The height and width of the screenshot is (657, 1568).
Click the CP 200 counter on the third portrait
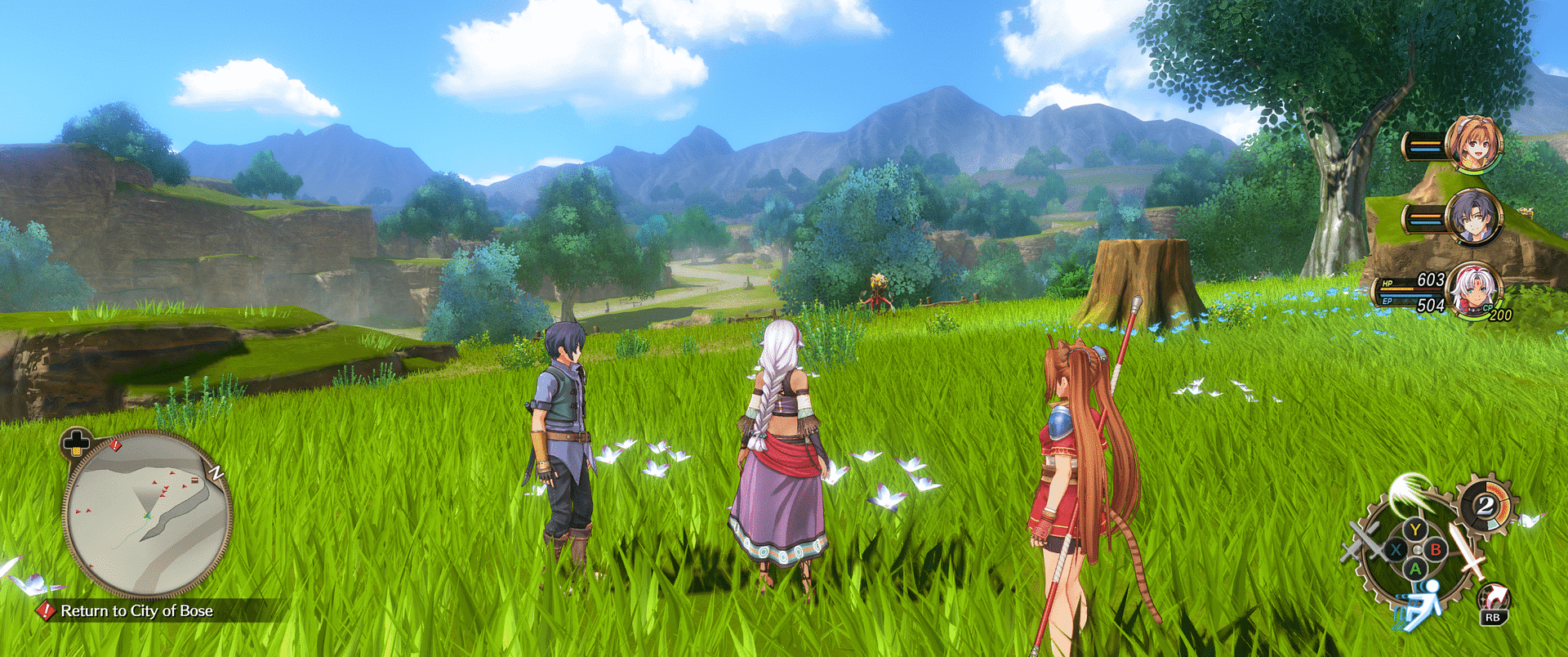(1498, 312)
